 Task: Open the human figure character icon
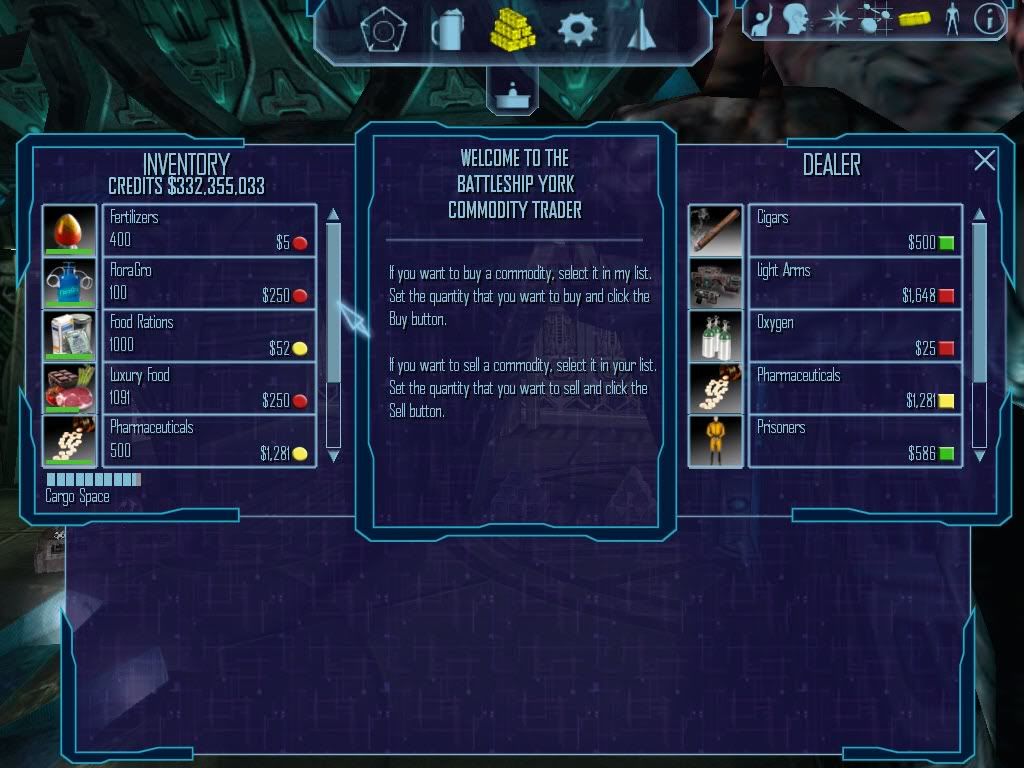pos(951,18)
